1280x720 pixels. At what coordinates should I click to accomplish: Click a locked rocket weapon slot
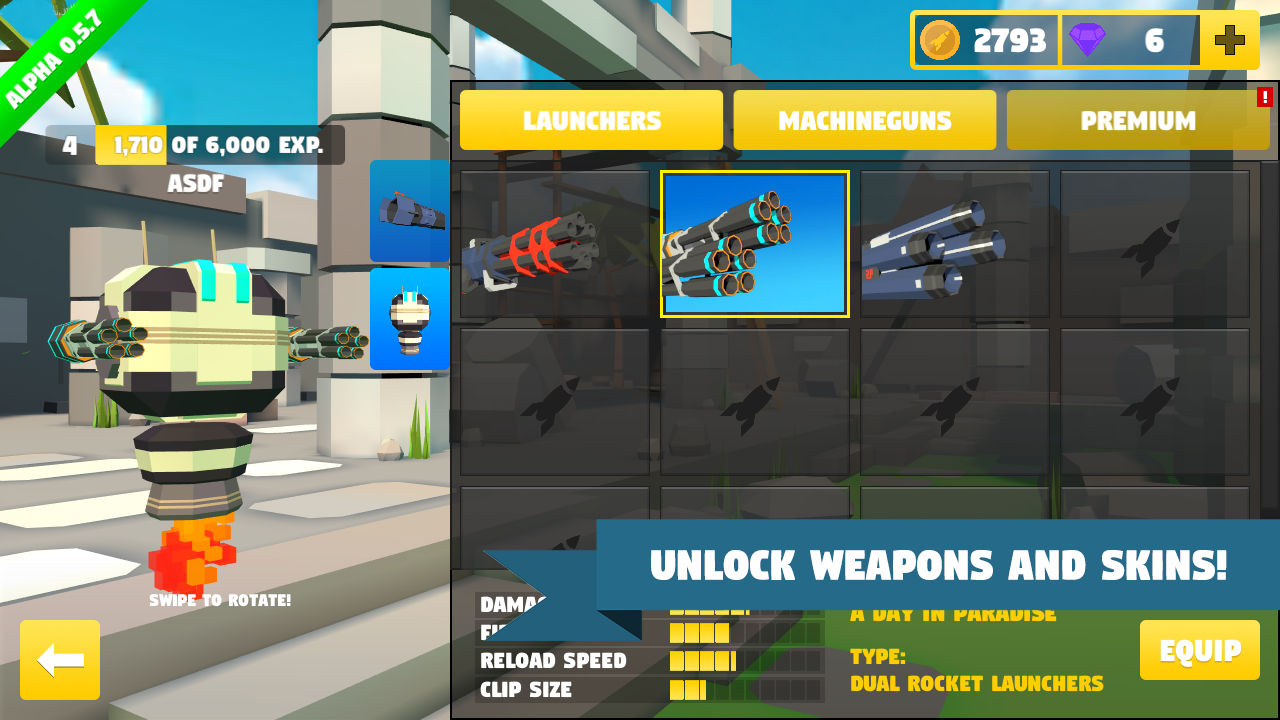pos(1153,242)
